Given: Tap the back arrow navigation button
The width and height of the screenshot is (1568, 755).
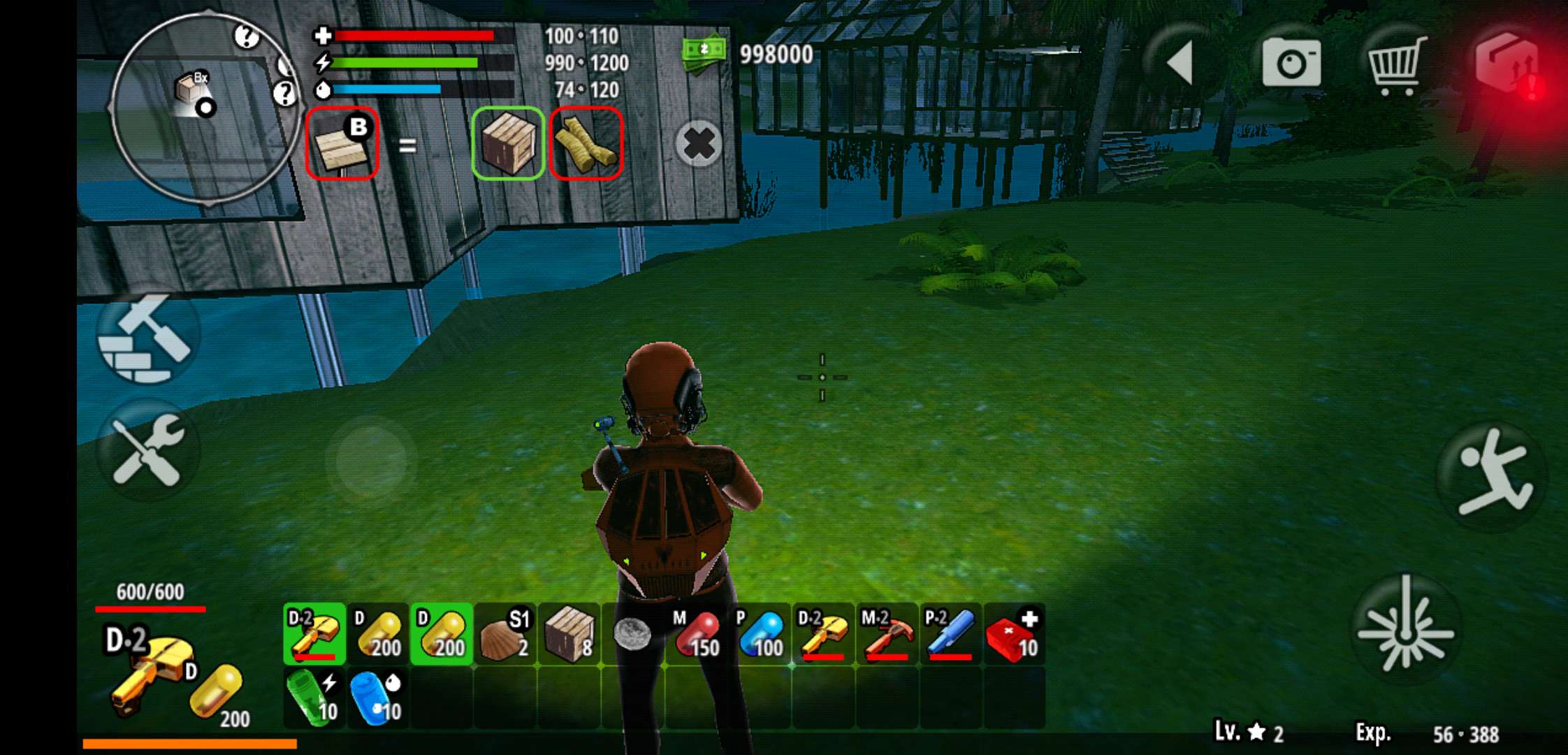Looking at the screenshot, I should tap(1179, 62).
